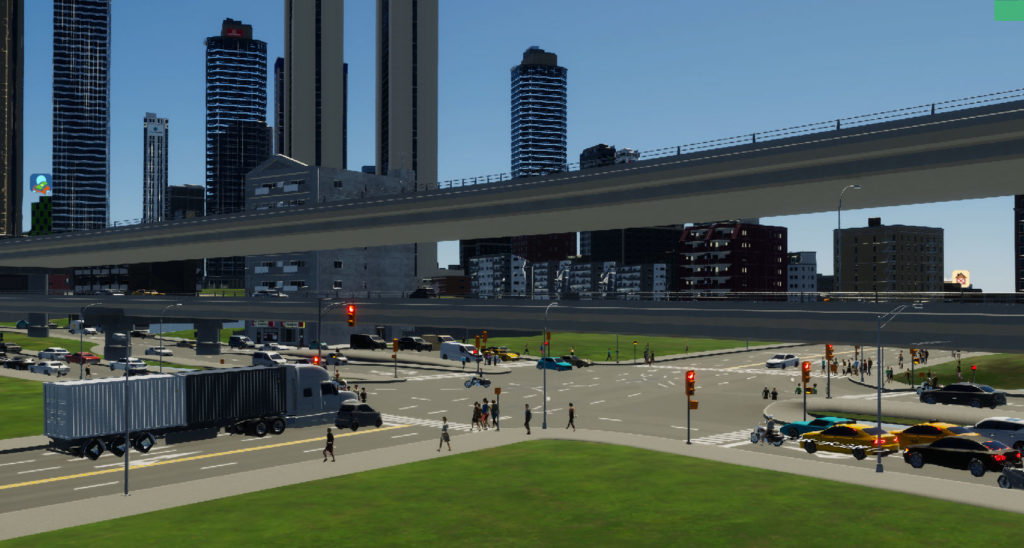Click the blue notification icon with green cash
The height and width of the screenshot is (548, 1024).
pyautogui.click(x=40, y=184)
